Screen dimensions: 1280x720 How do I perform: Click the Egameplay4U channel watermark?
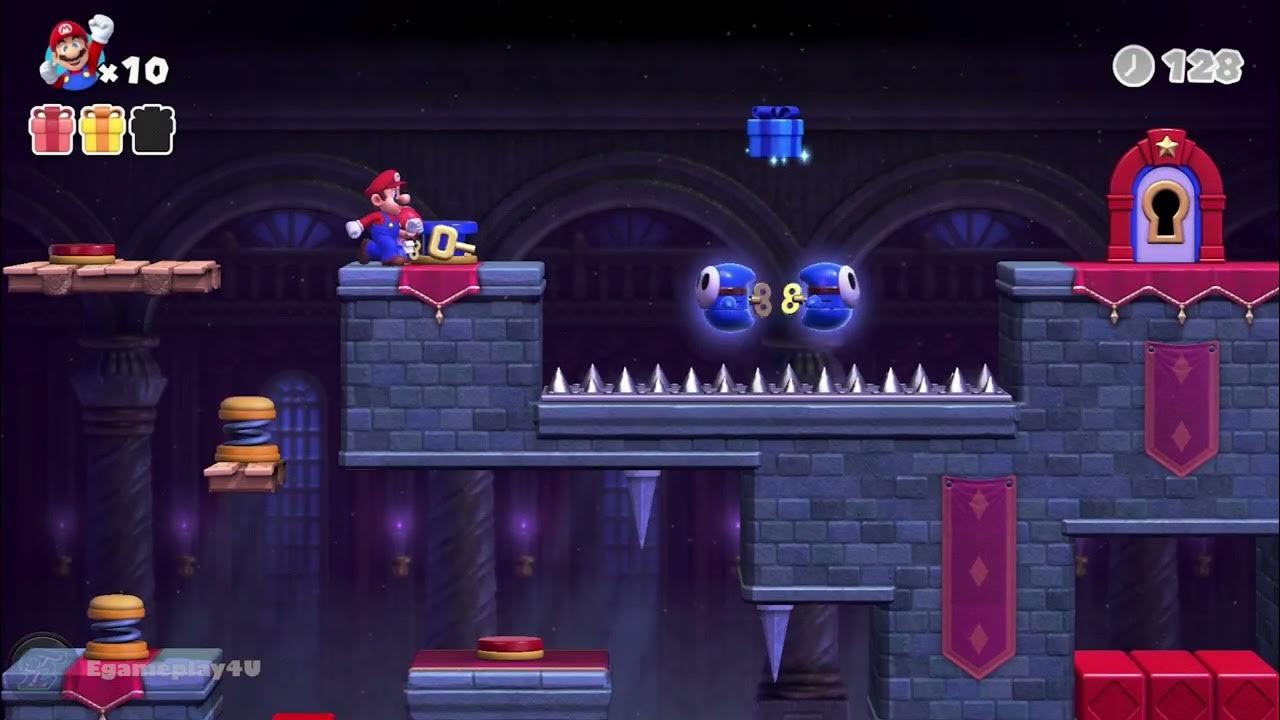tap(172, 668)
